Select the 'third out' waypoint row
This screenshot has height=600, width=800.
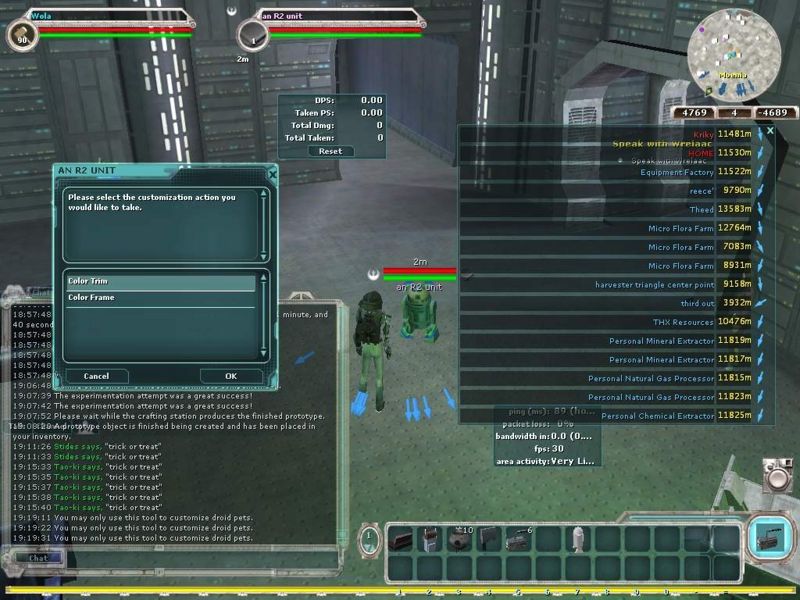click(x=697, y=303)
